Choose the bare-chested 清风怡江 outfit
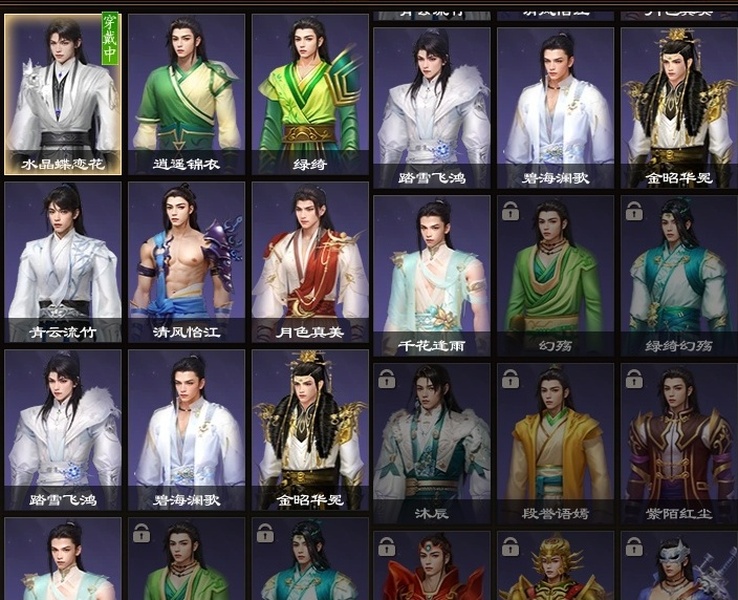738x600 pixels. (186, 262)
